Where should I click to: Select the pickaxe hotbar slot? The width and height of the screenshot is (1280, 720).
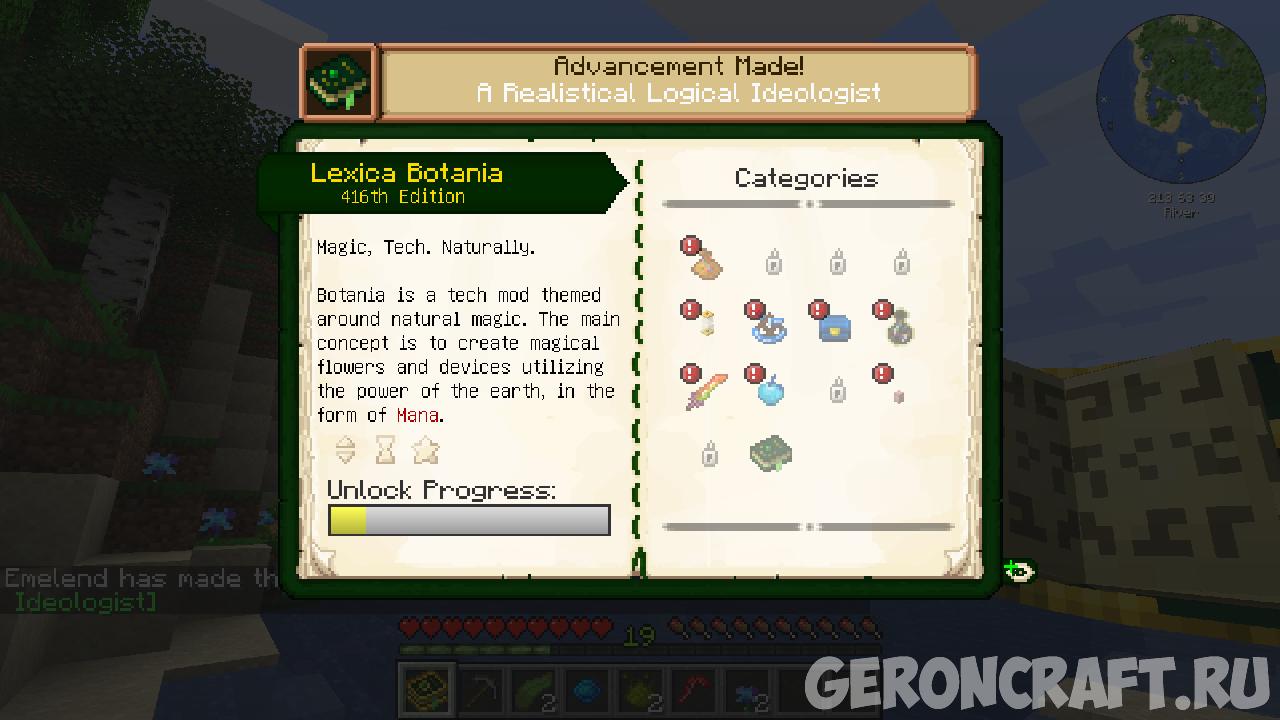coord(483,691)
